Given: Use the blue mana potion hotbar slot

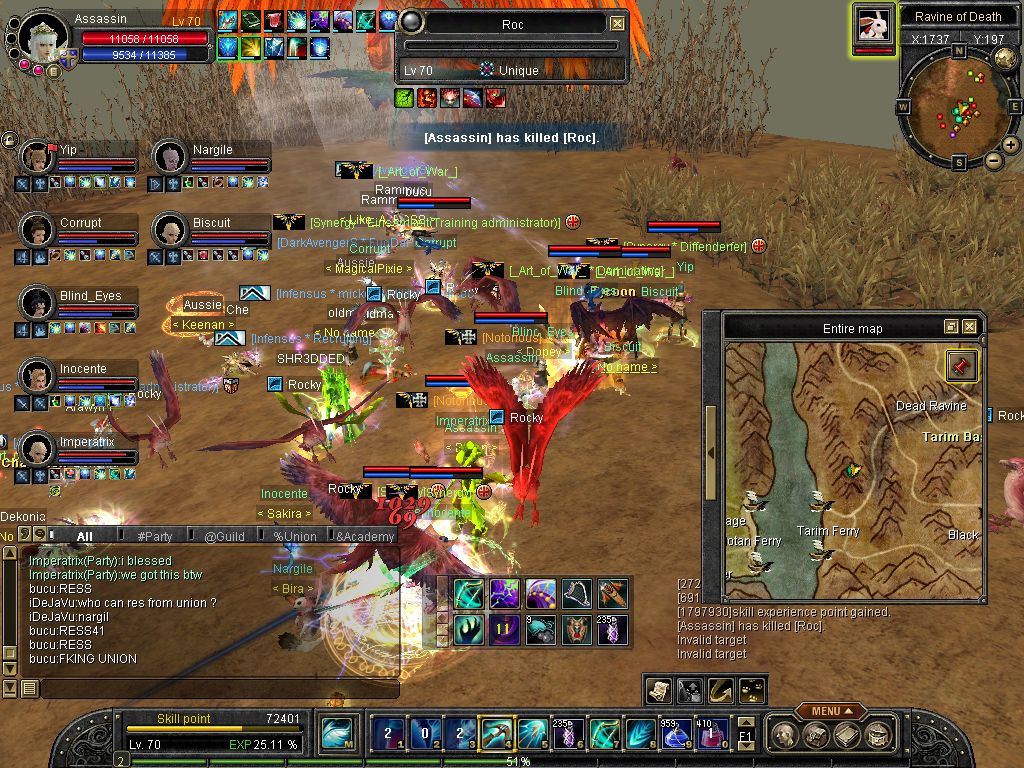Looking at the screenshot, I should (677, 735).
